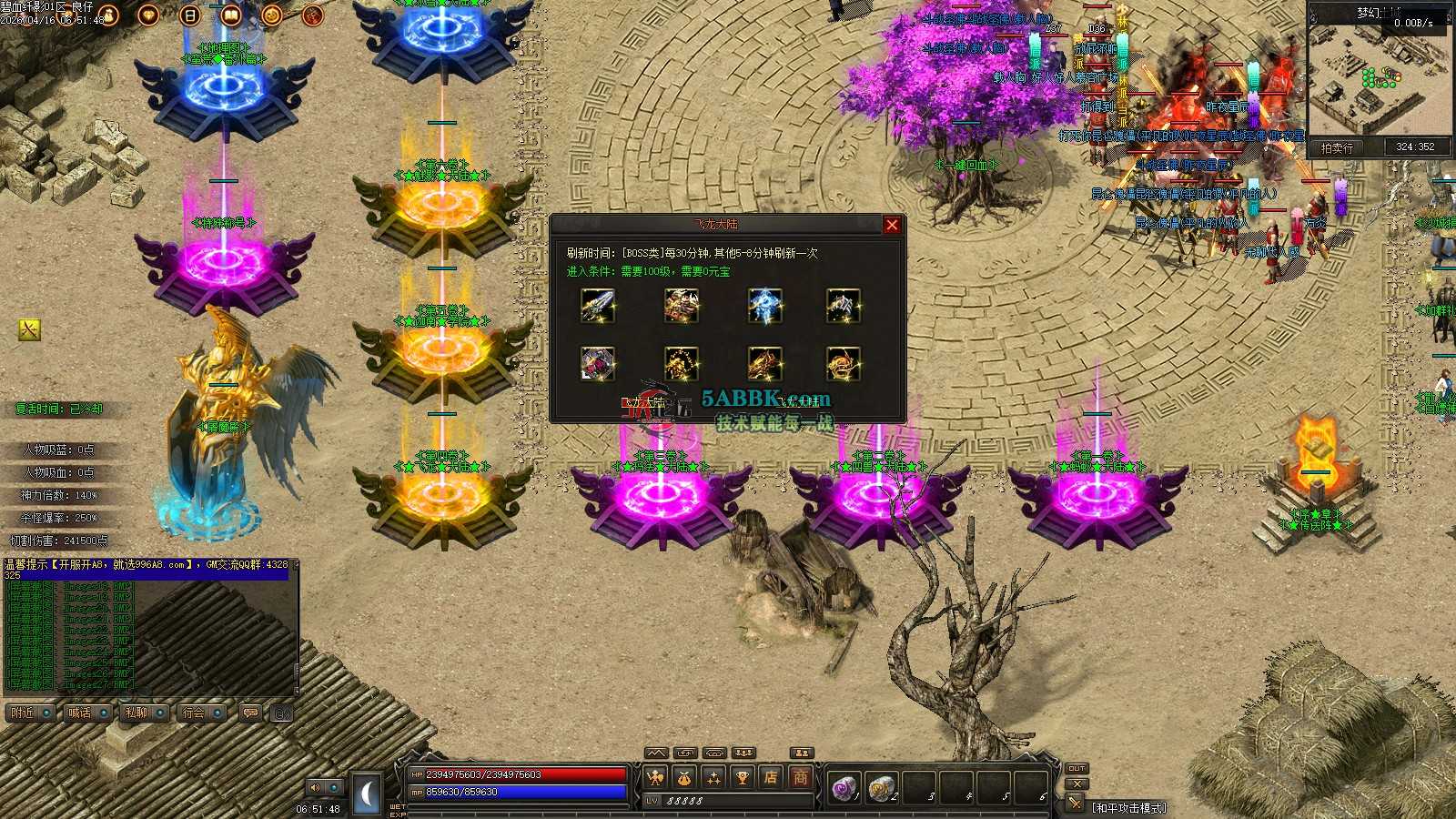Open the 行会 guild chat channel

(x=201, y=713)
